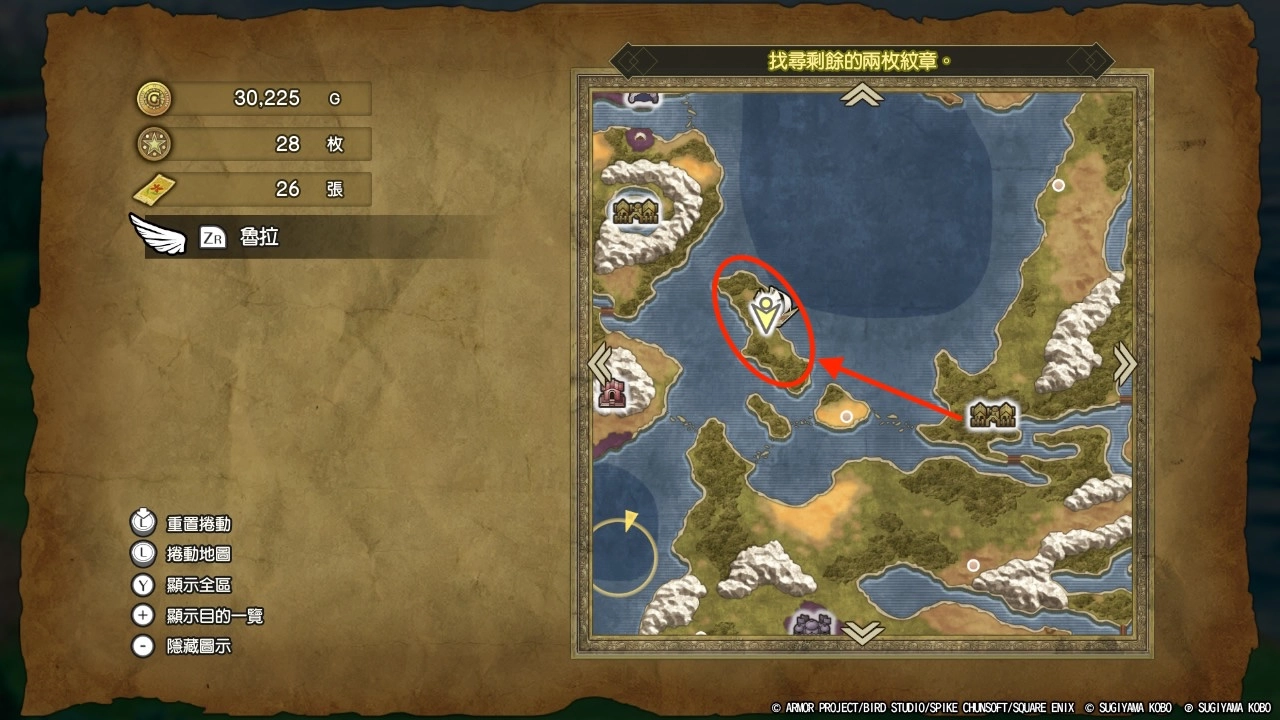This screenshot has height=720, width=1280.
Task: Move the map view with the right arrow
Action: click(1125, 364)
